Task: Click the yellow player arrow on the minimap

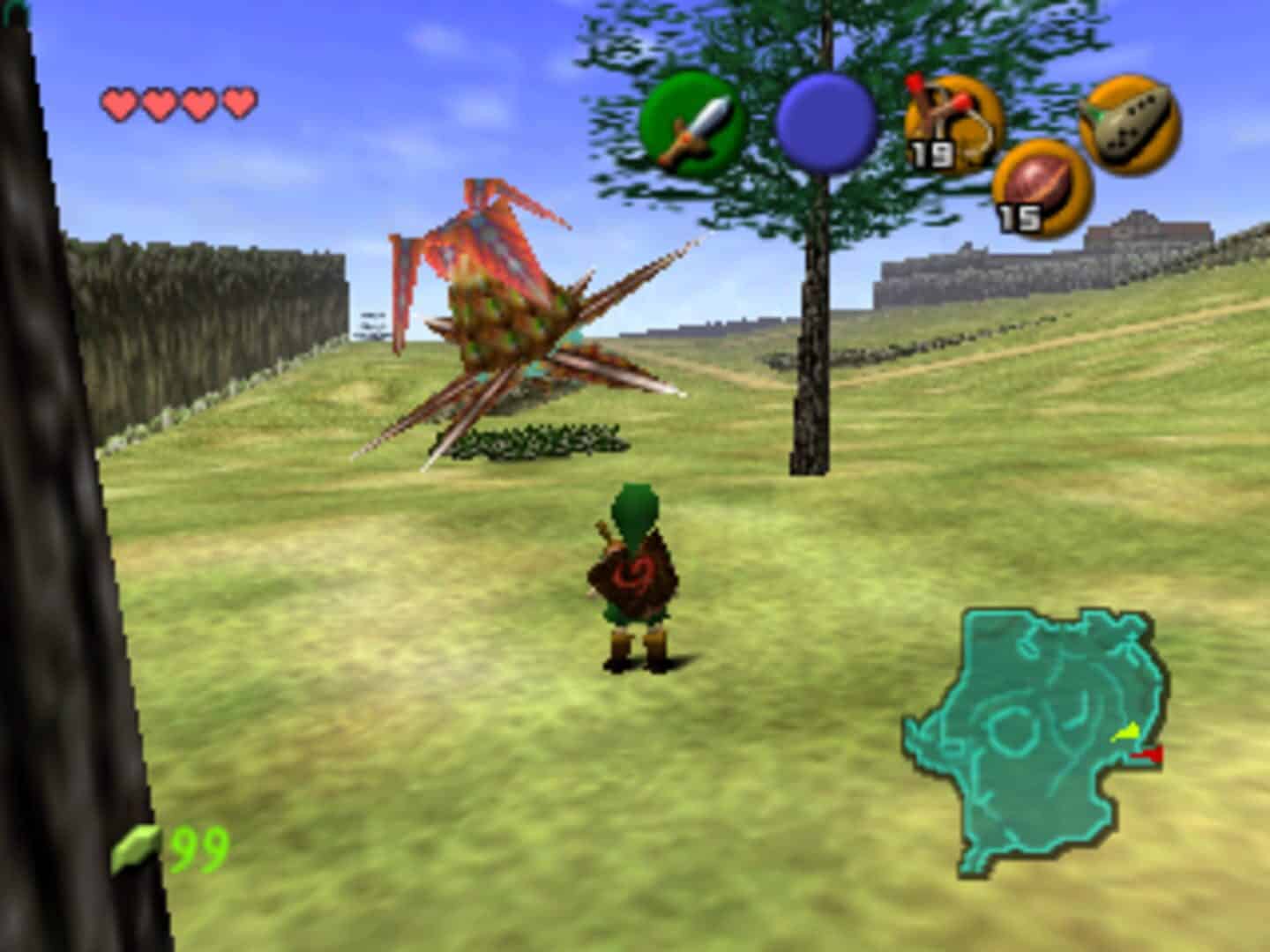Action: click(x=1128, y=730)
